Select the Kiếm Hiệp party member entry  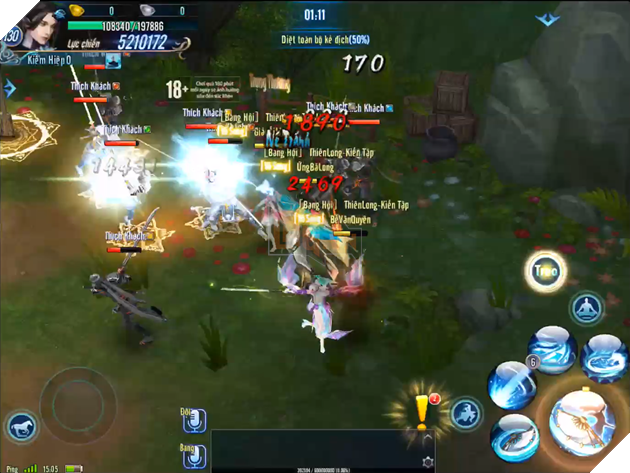tap(60, 62)
